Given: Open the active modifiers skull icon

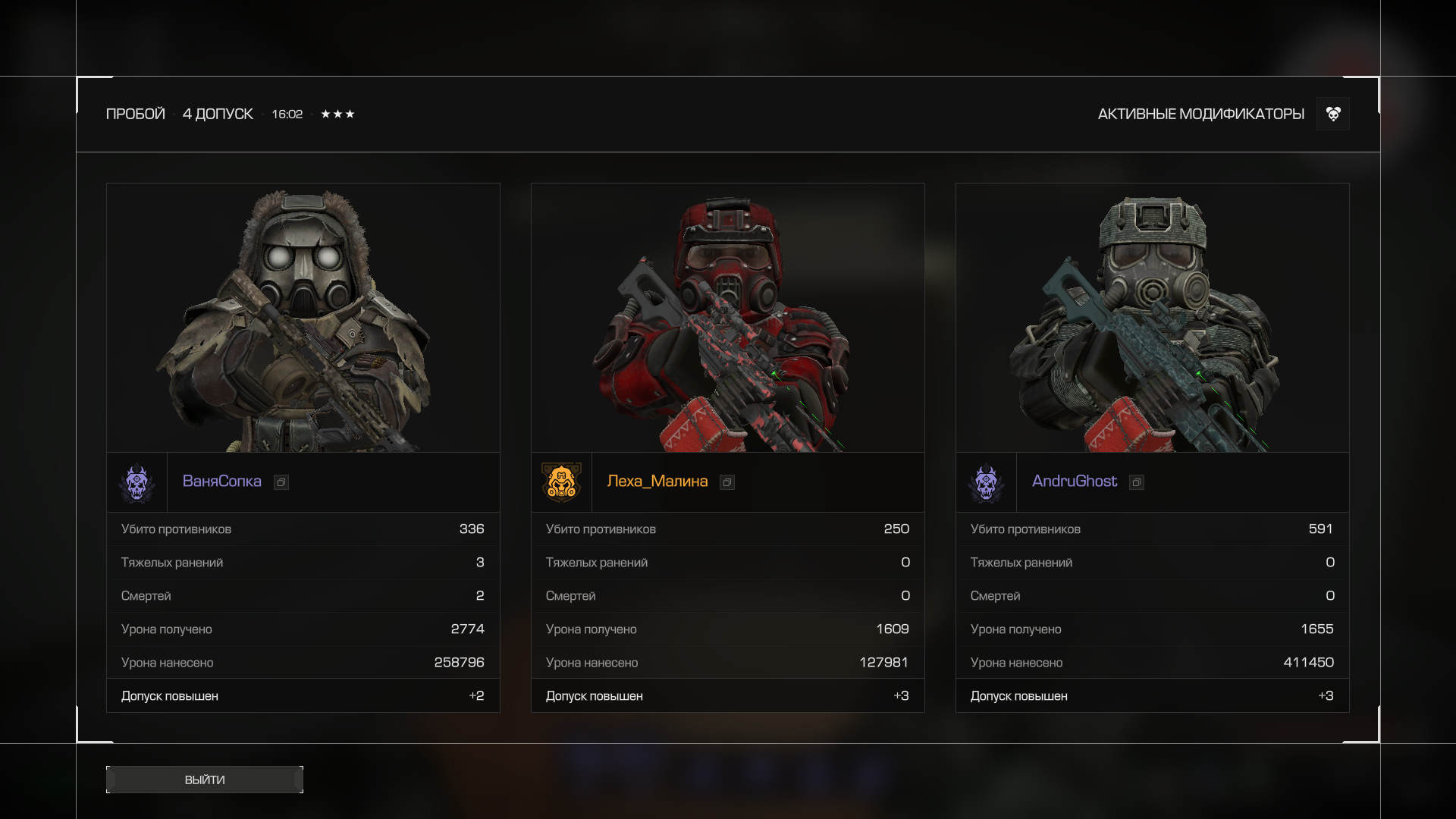Looking at the screenshot, I should 1333,114.
